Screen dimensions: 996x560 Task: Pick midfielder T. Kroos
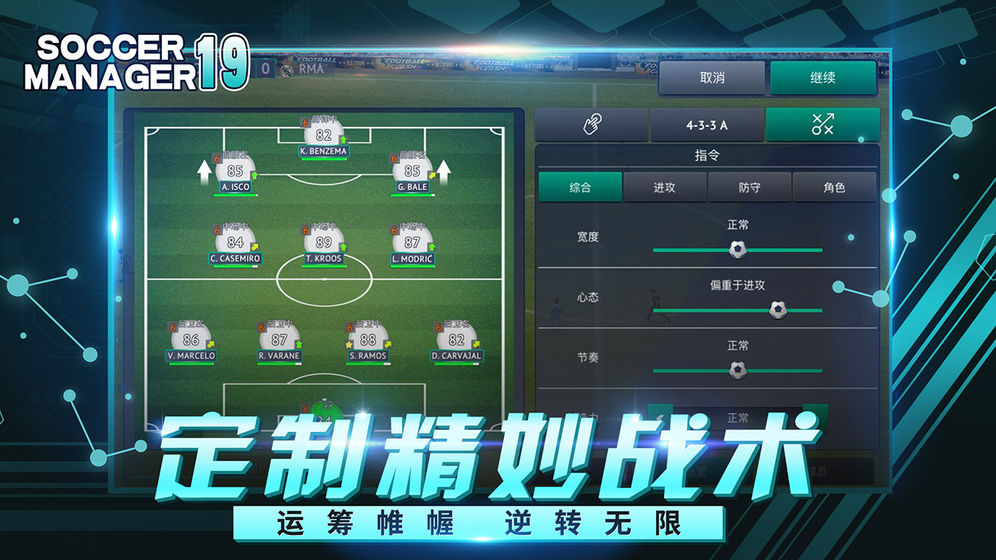323,245
